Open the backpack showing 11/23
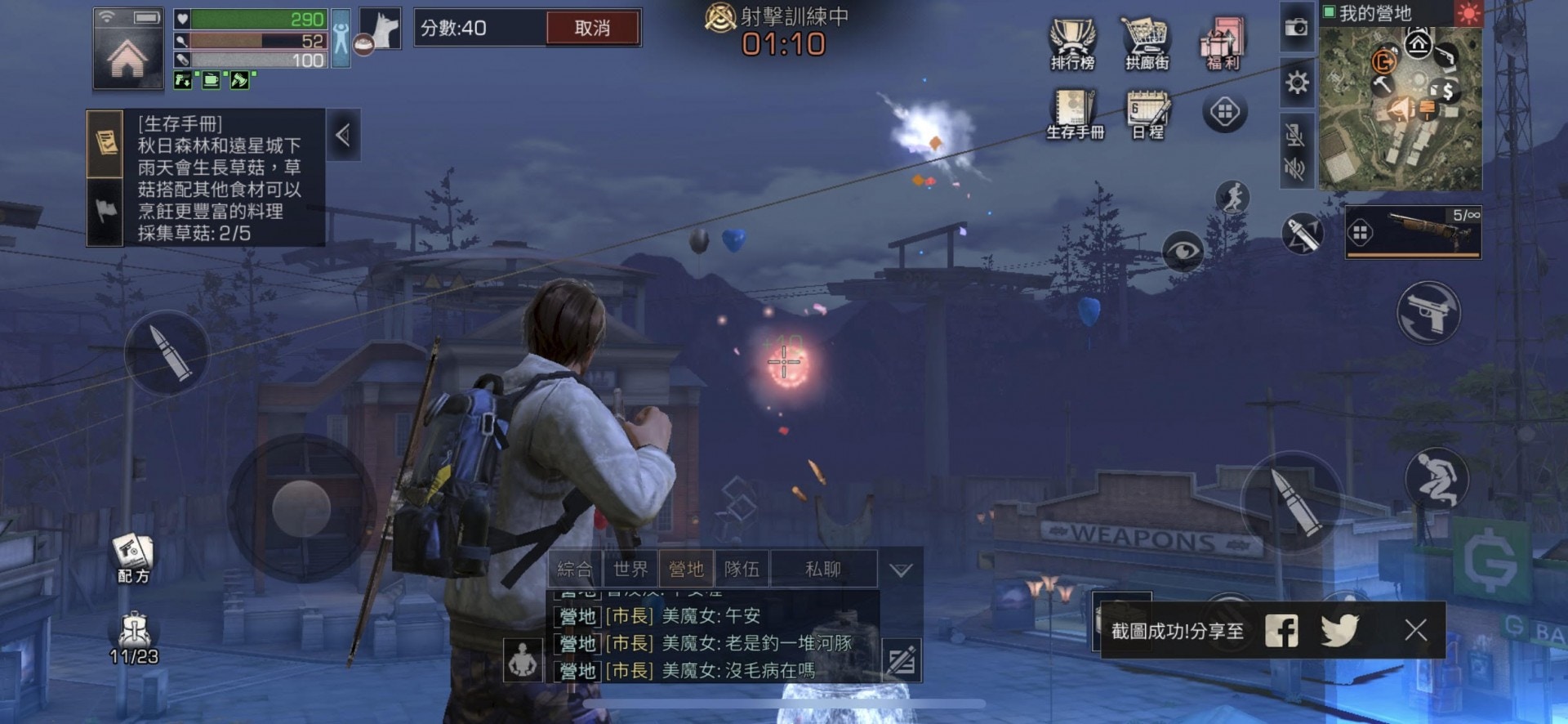The width and height of the screenshot is (1568, 724). (134, 637)
